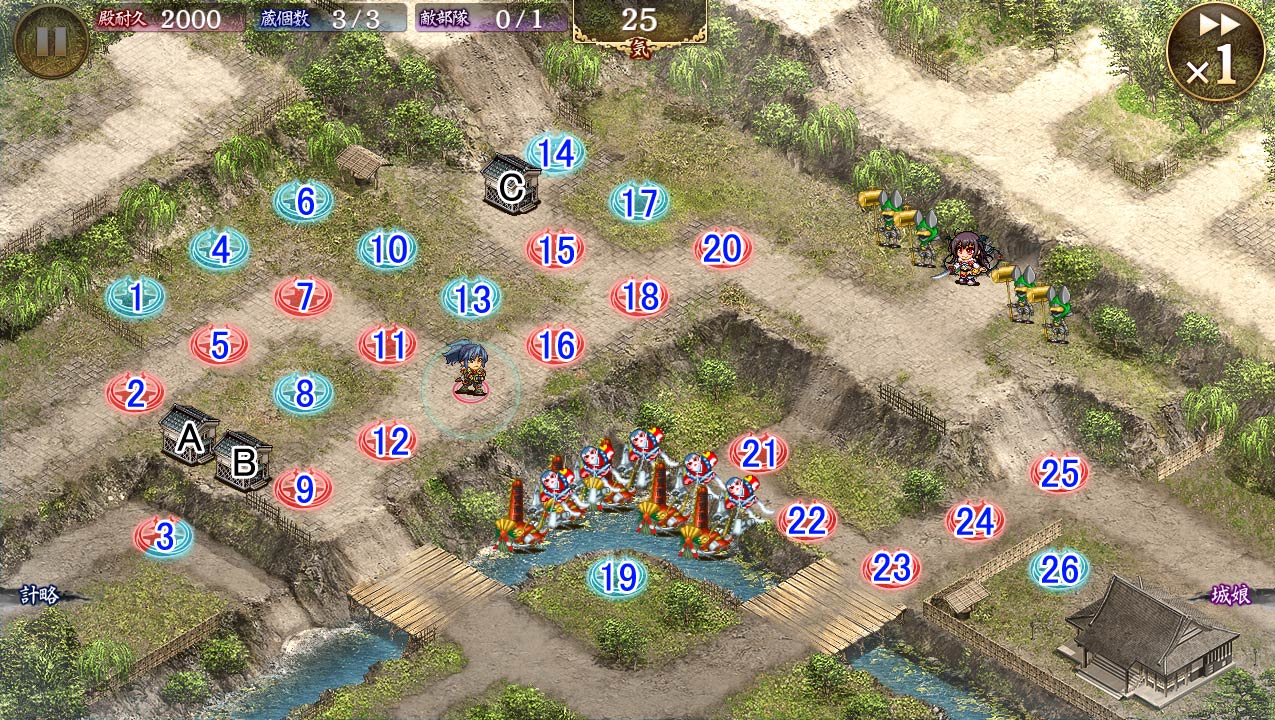Select red placement spot 12
1275x720 pixels.
tap(388, 441)
